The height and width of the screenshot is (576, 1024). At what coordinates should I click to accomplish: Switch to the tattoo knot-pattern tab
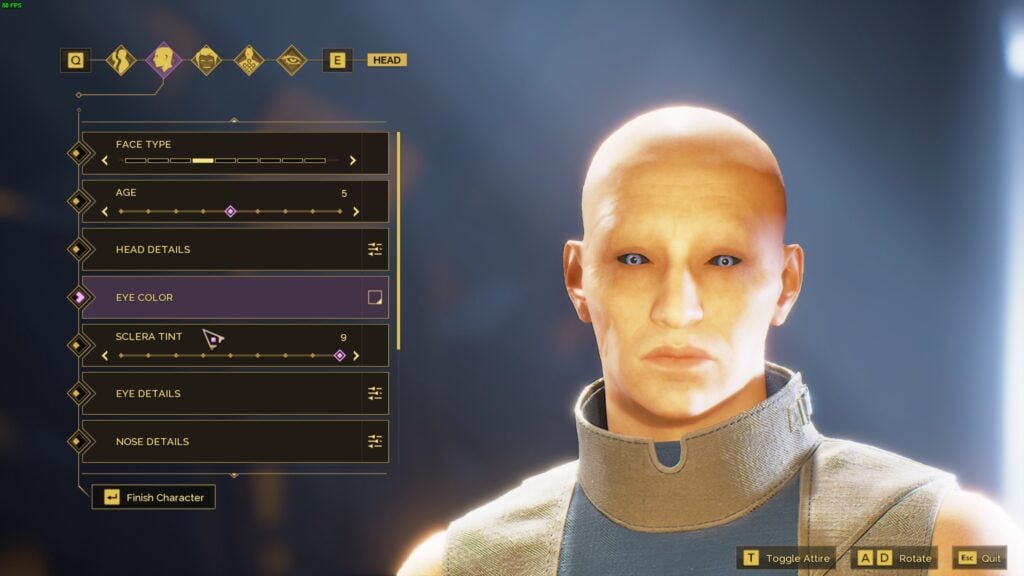pos(249,60)
